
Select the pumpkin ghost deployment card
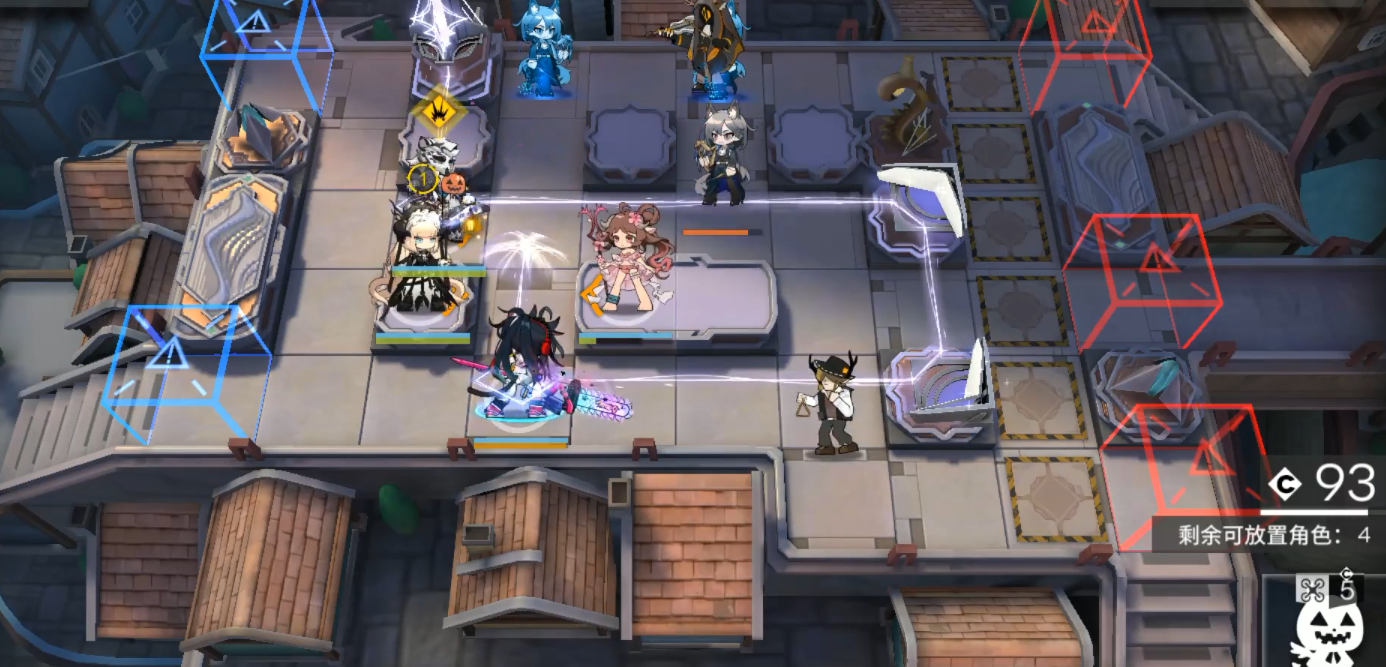pyautogui.click(x=1327, y=622)
